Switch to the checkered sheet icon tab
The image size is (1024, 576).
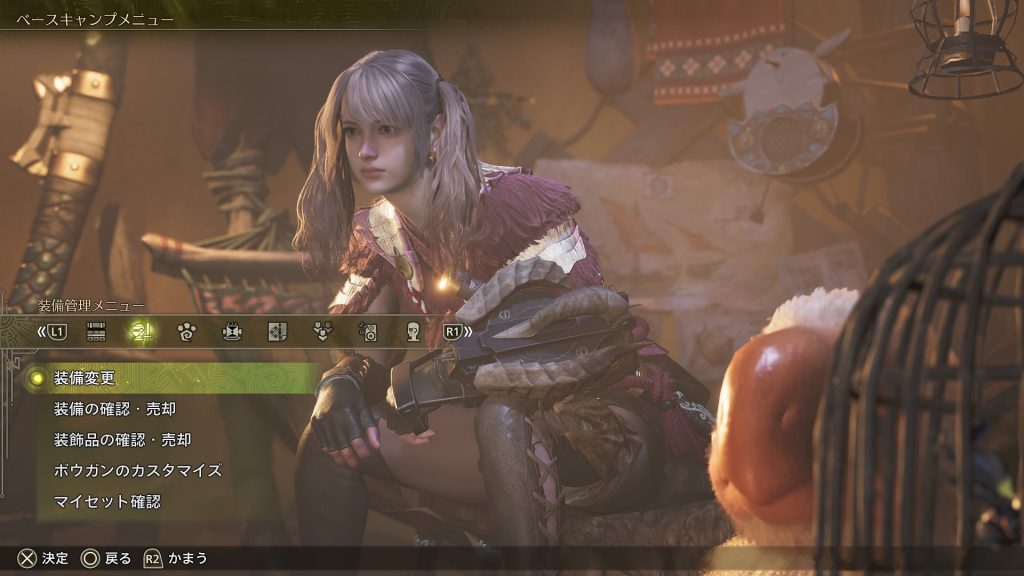[277, 332]
